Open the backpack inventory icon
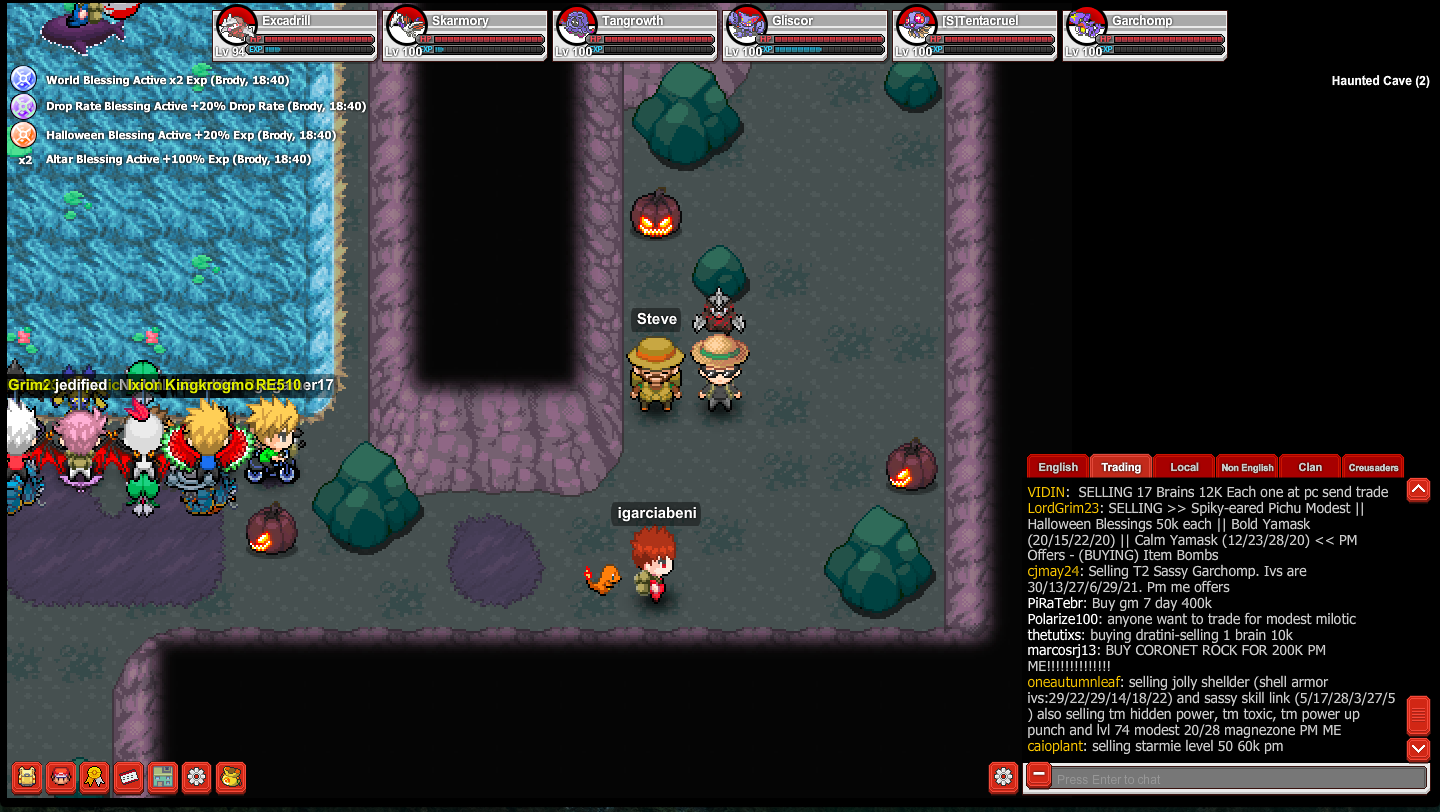The height and width of the screenshot is (812, 1440). [x=26, y=777]
